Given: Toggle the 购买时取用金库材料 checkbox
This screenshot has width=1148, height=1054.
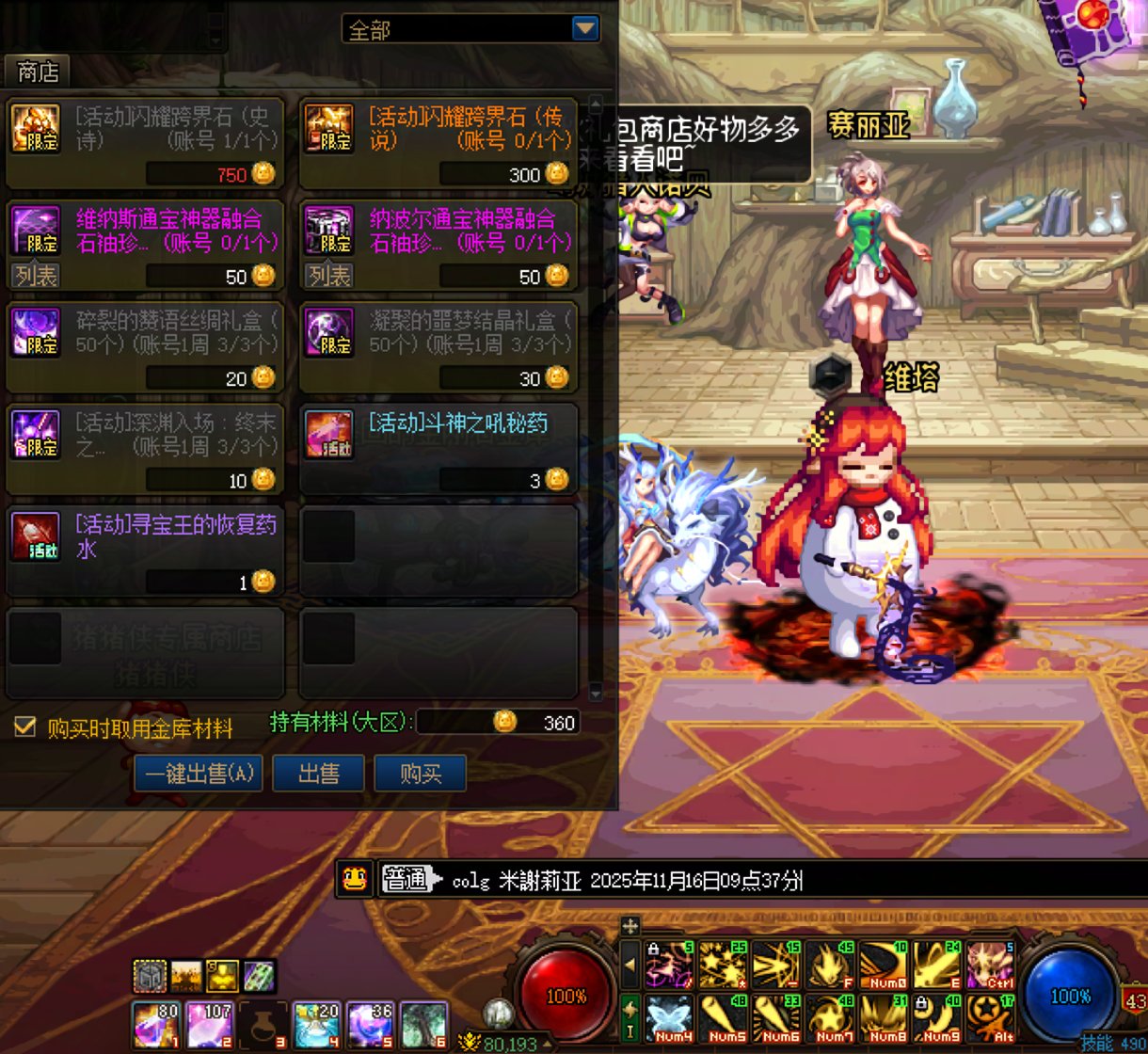Looking at the screenshot, I should 25,727.
